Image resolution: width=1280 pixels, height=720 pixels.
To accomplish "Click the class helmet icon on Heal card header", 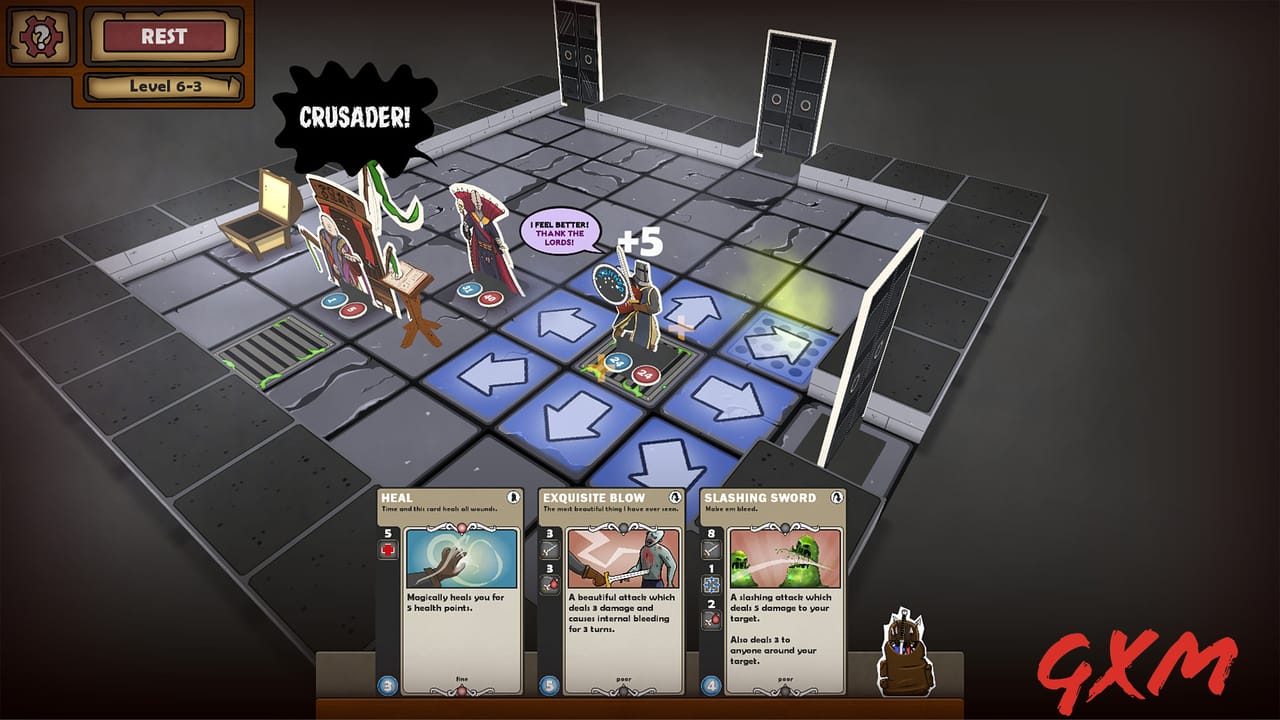I will (513, 497).
